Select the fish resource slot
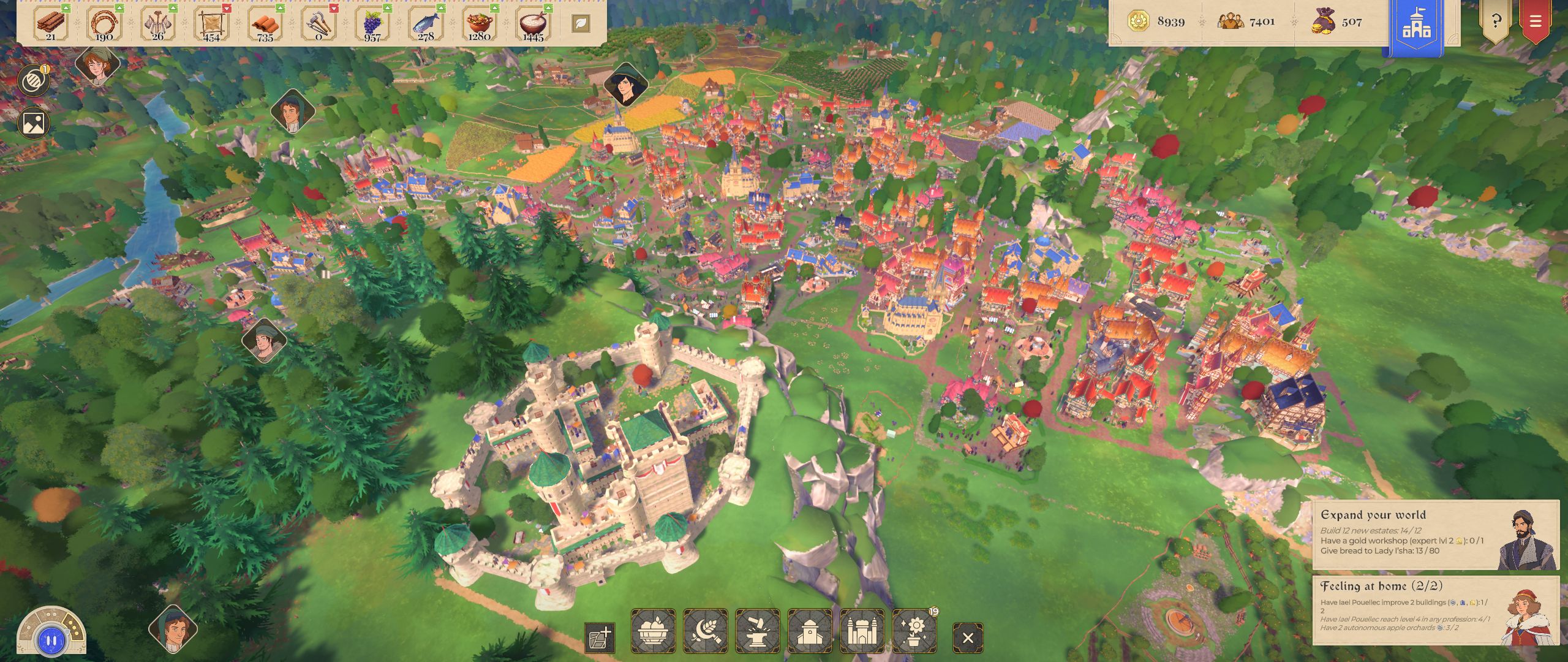This screenshot has height=662, width=1568. tap(426, 23)
